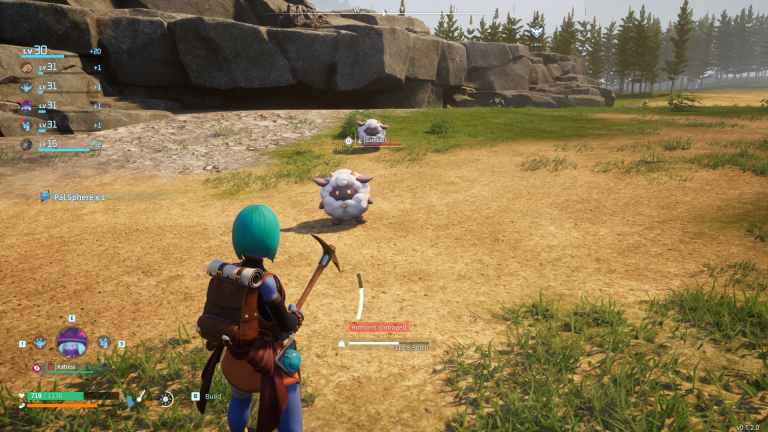
Task: Select the purple pal in party list
Action: tap(27, 106)
